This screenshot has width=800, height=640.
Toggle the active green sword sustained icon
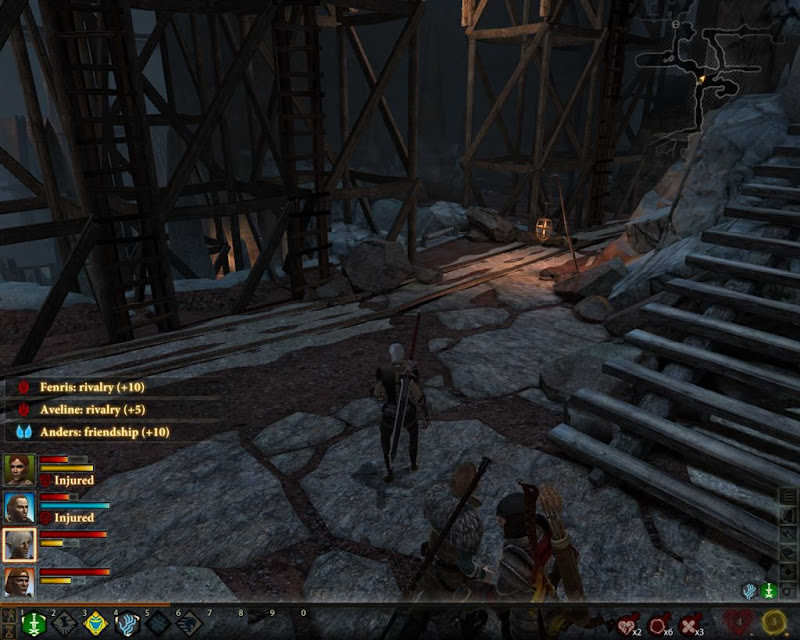[768, 591]
